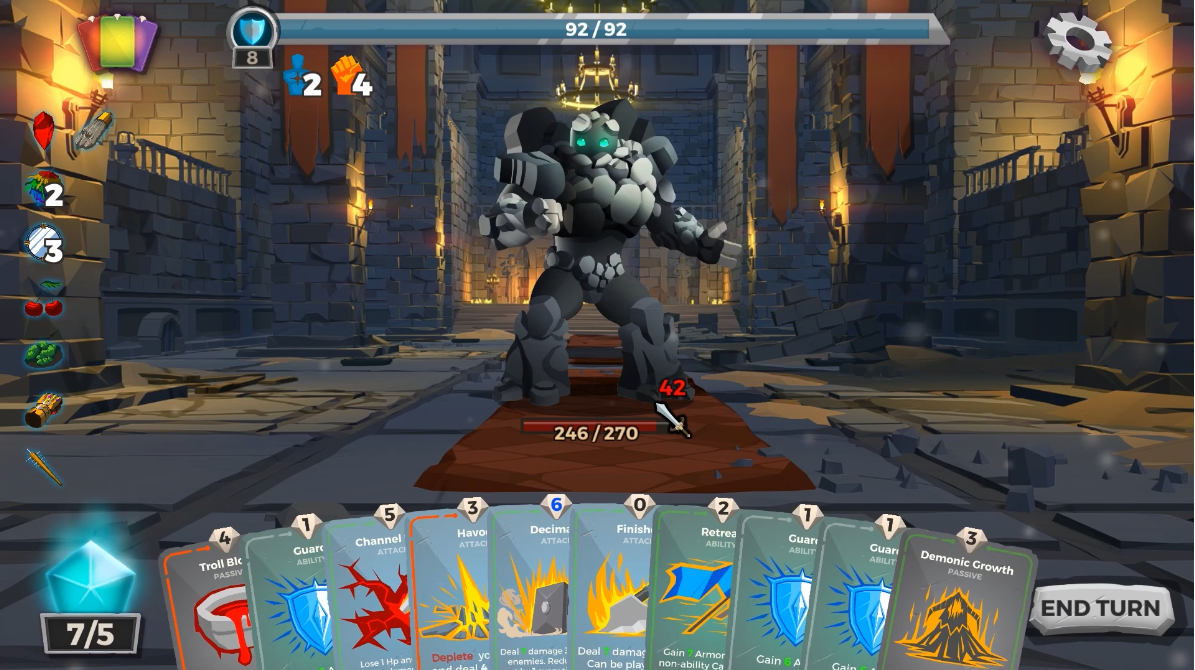Inspect the red gem relic
The image size is (1195, 670).
[43, 132]
